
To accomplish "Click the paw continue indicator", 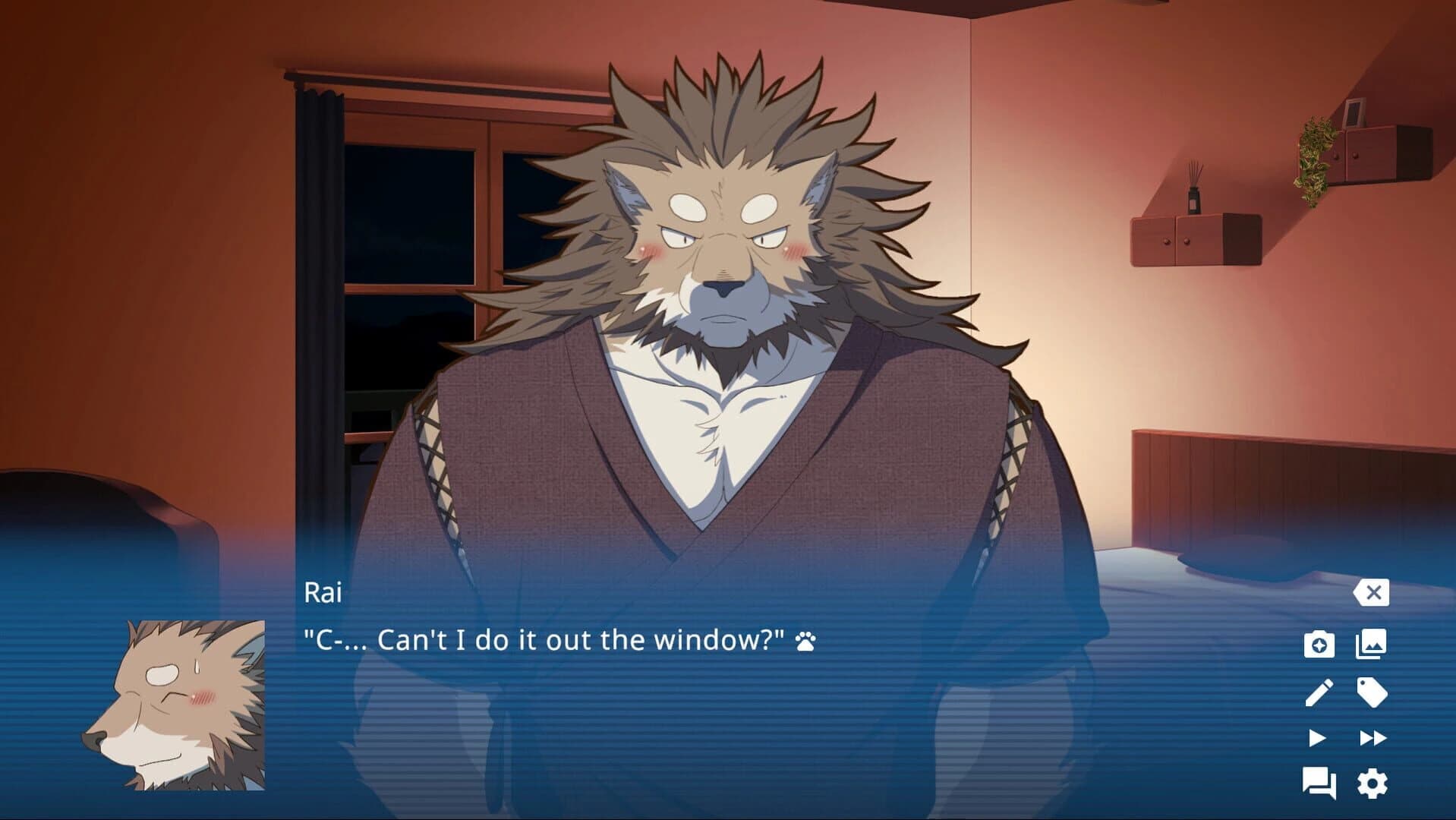I will pyautogui.click(x=808, y=640).
